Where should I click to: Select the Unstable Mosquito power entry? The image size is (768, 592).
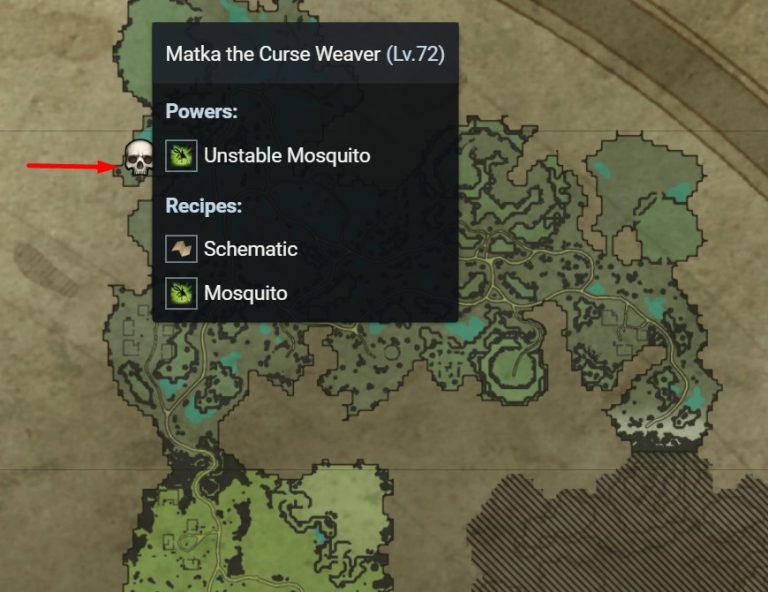click(286, 156)
